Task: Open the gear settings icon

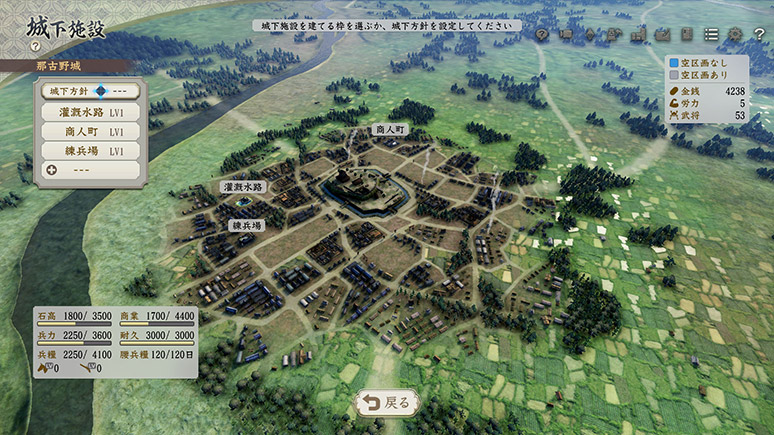Action: pos(735,34)
